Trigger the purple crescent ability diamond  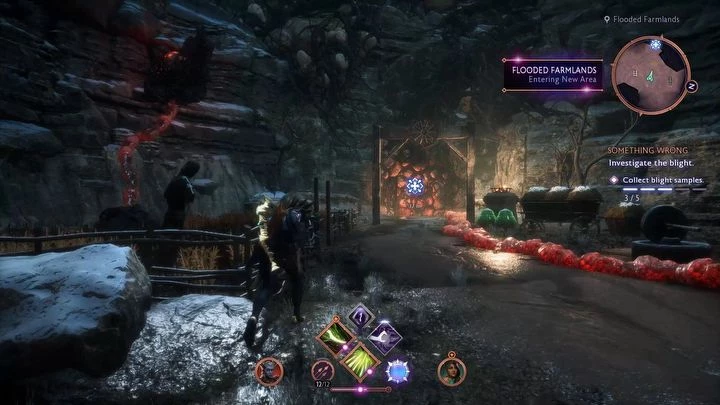click(x=384, y=338)
